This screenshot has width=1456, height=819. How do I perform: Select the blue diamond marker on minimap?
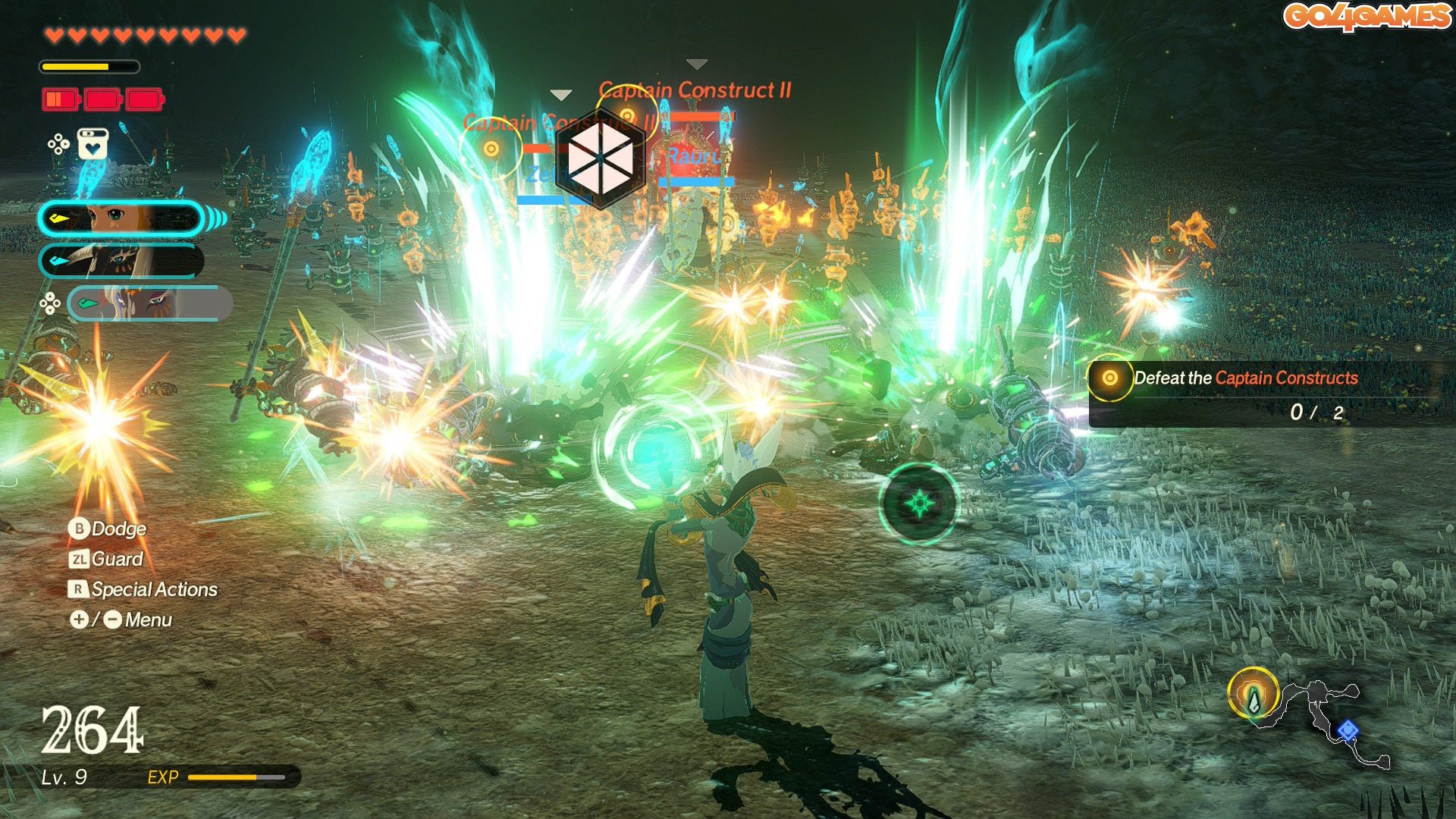coord(1347,730)
